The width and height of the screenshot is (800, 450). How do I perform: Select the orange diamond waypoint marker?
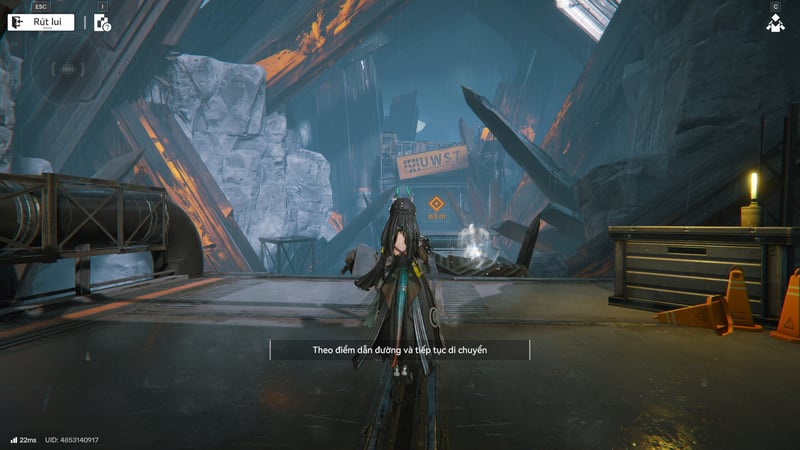[x=436, y=203]
